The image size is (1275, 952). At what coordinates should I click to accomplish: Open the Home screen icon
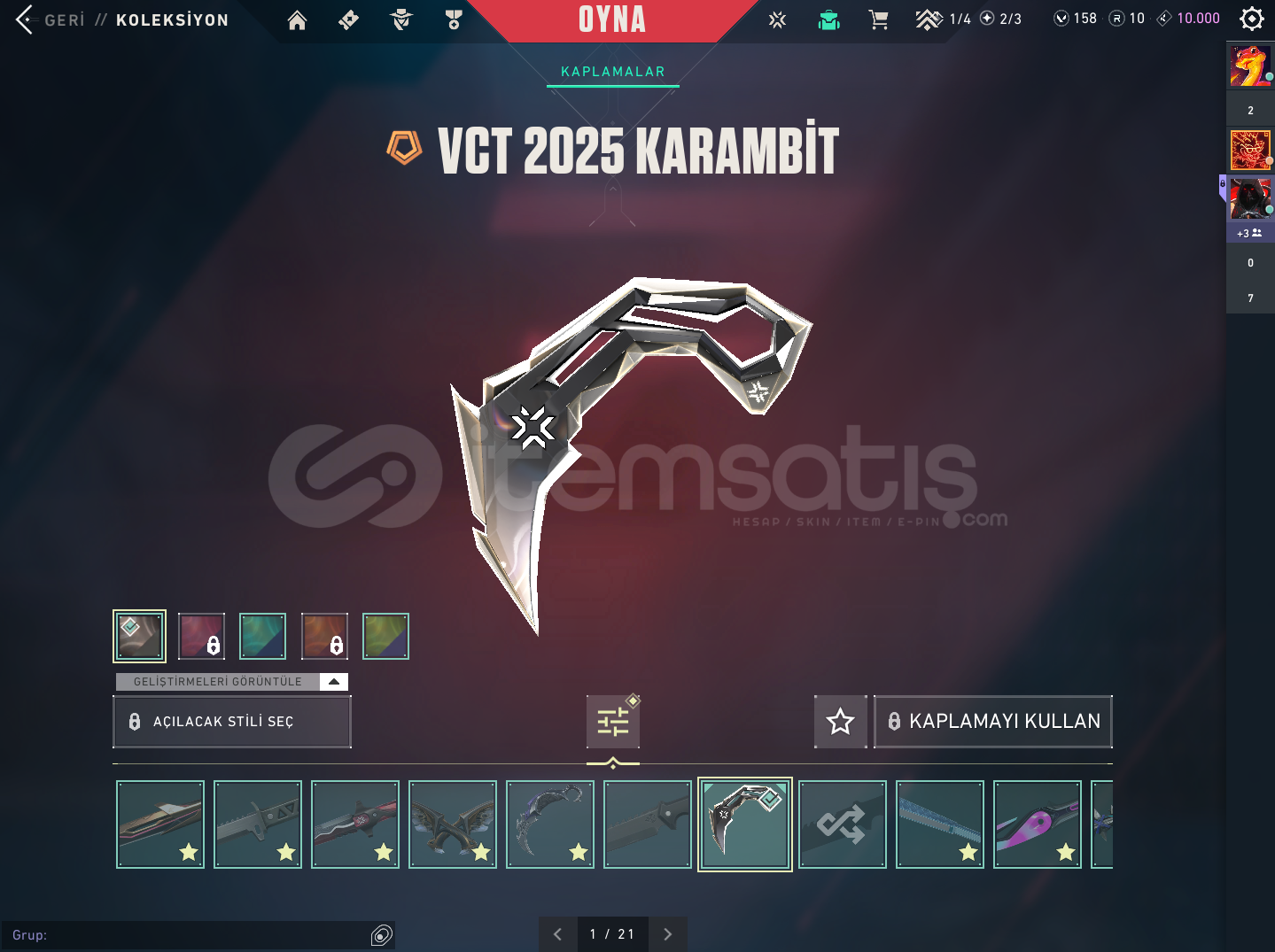(297, 19)
